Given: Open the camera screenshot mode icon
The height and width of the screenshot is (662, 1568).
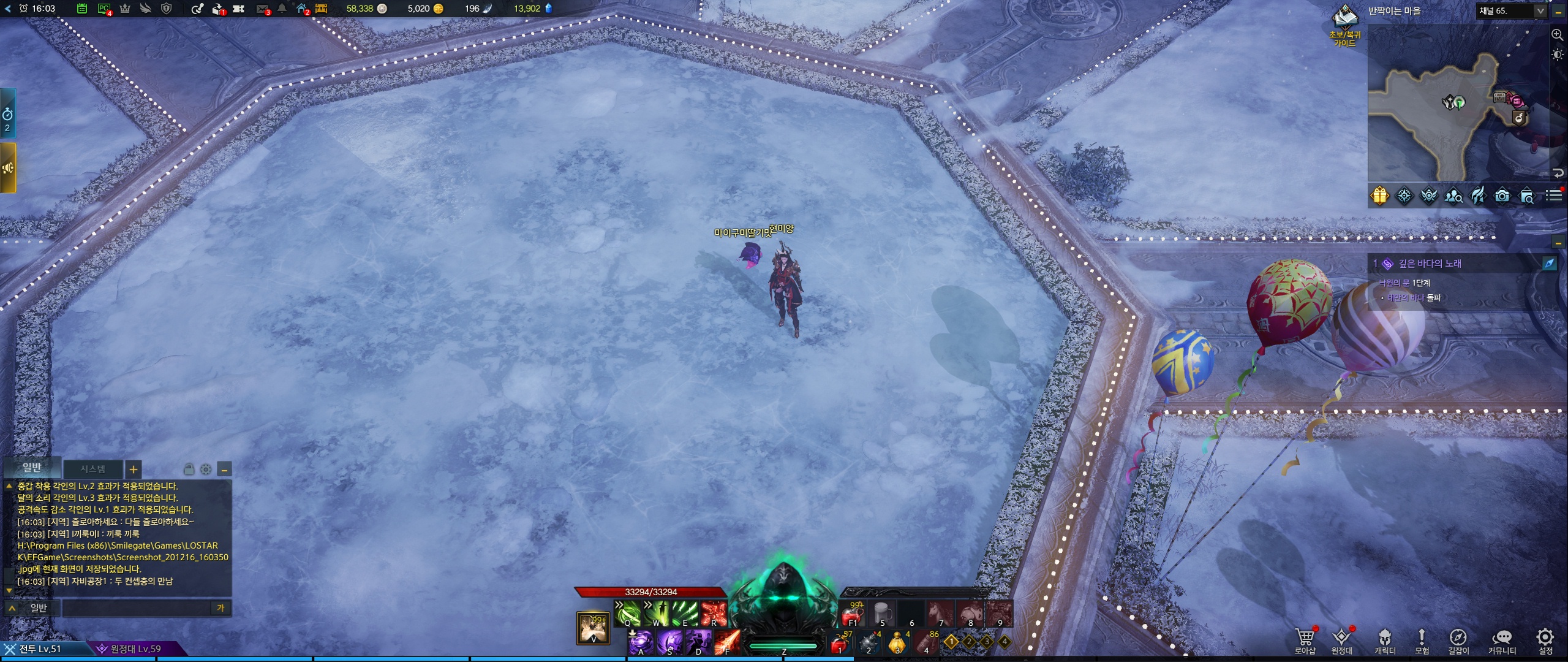Looking at the screenshot, I should point(1502,196).
